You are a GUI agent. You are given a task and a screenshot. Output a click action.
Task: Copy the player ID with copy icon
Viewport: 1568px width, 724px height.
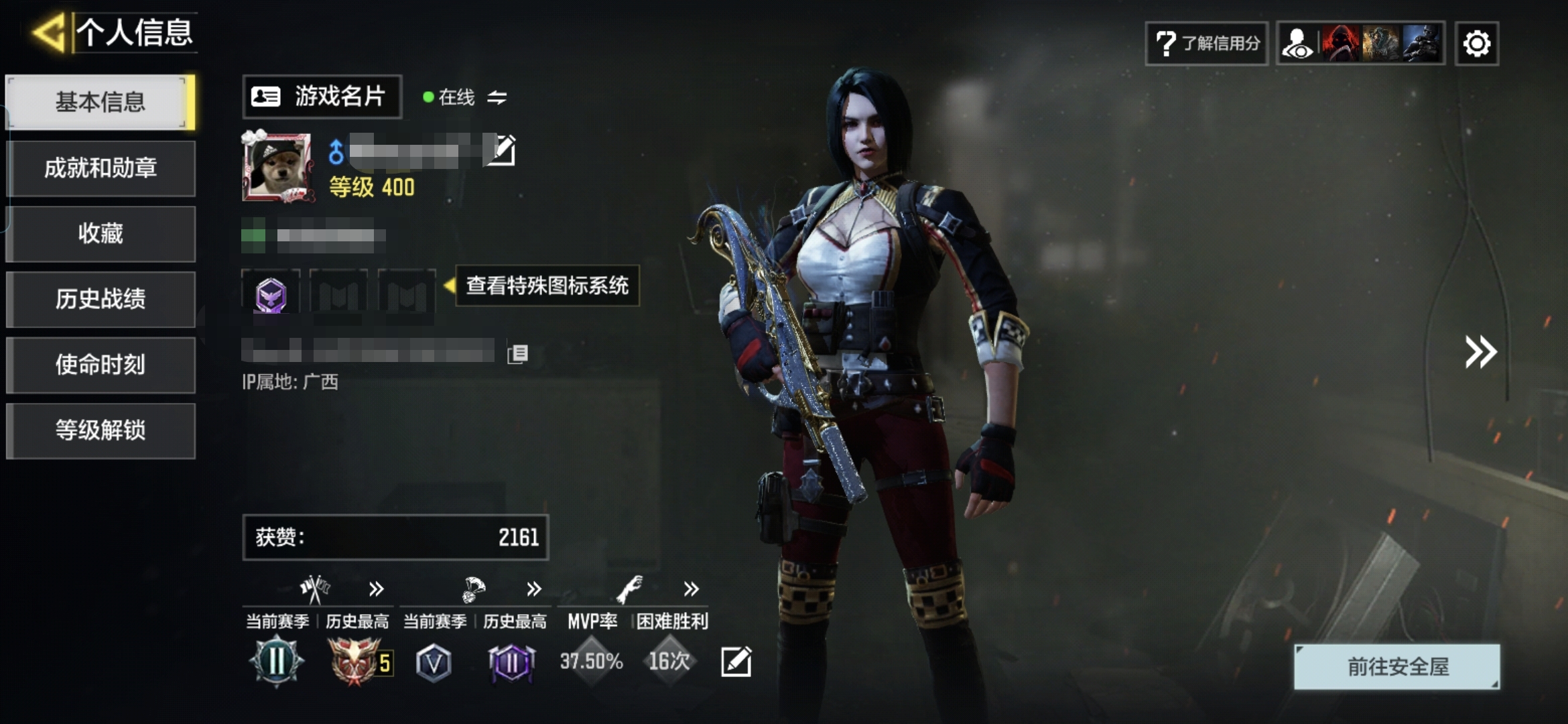(x=518, y=353)
